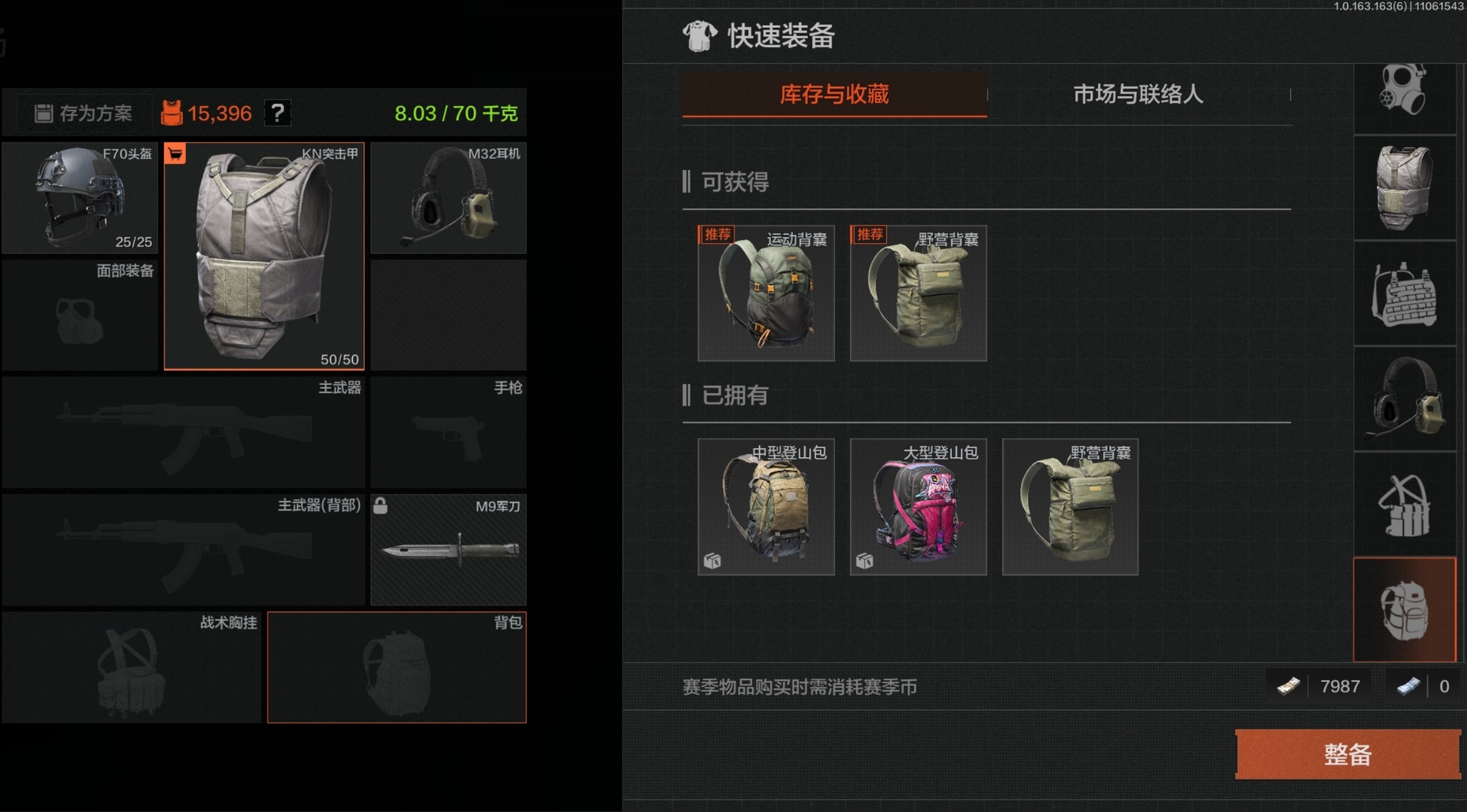Choose the recommended 运动背囊 backpack

pos(766,293)
